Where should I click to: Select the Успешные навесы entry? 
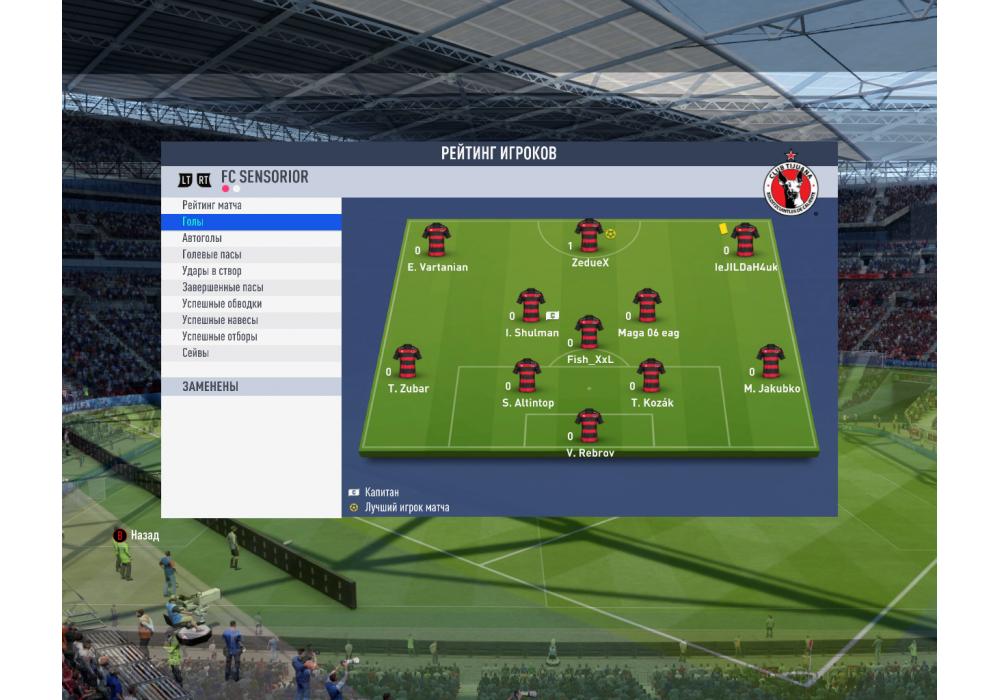(x=220, y=320)
